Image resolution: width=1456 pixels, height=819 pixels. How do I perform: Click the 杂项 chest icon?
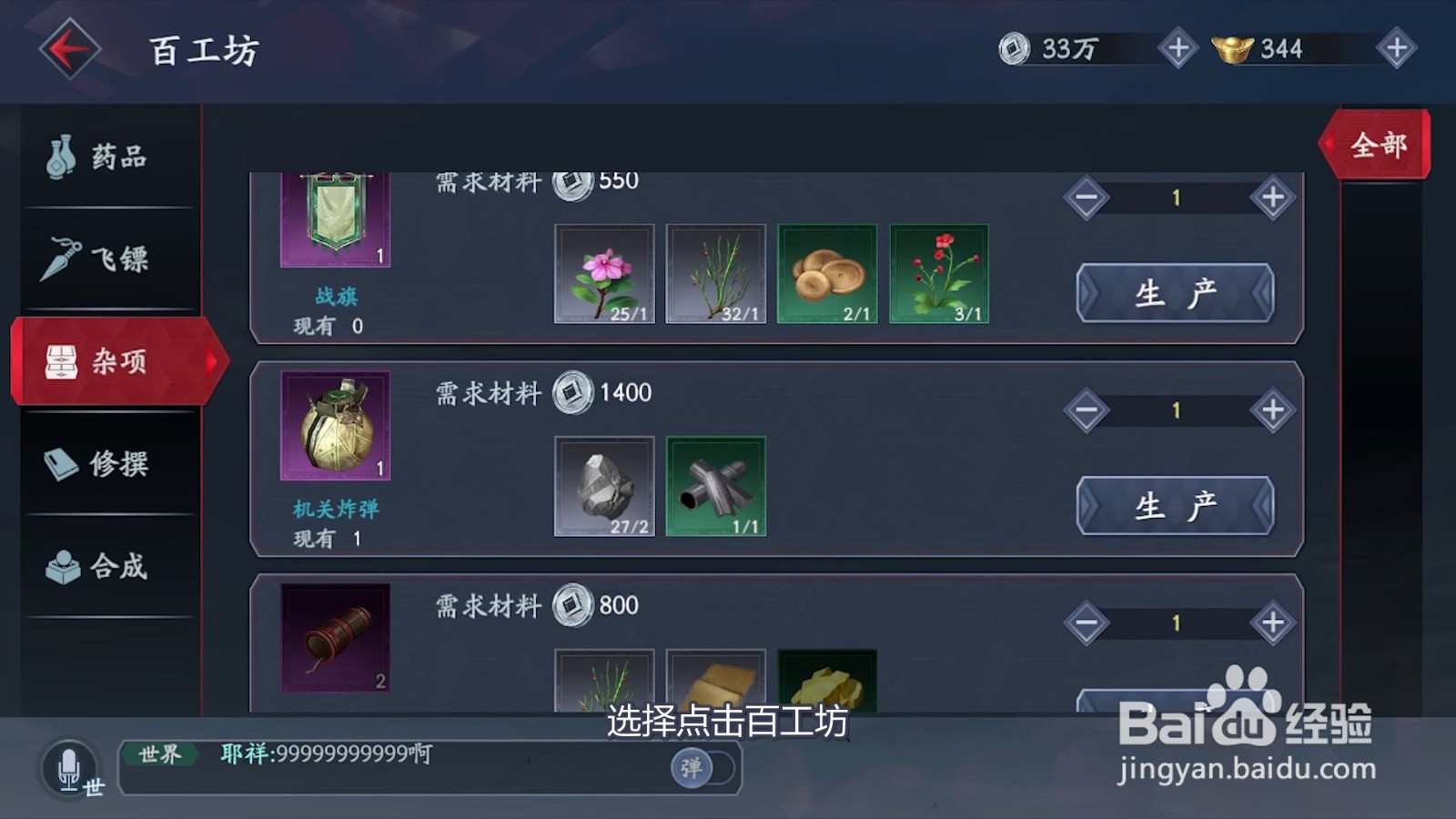62,361
